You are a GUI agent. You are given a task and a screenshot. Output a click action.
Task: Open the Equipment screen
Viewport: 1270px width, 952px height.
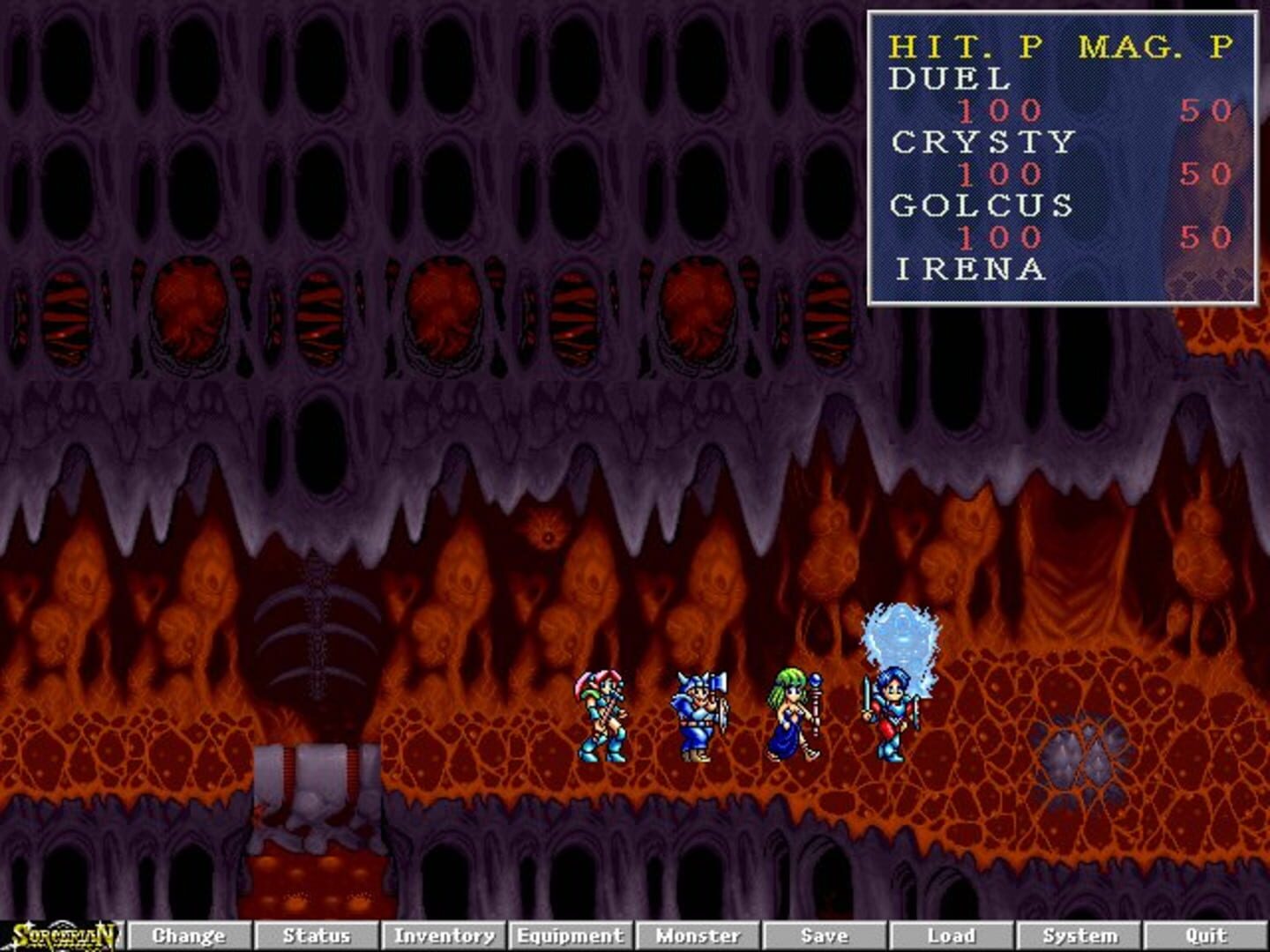pyautogui.click(x=569, y=935)
